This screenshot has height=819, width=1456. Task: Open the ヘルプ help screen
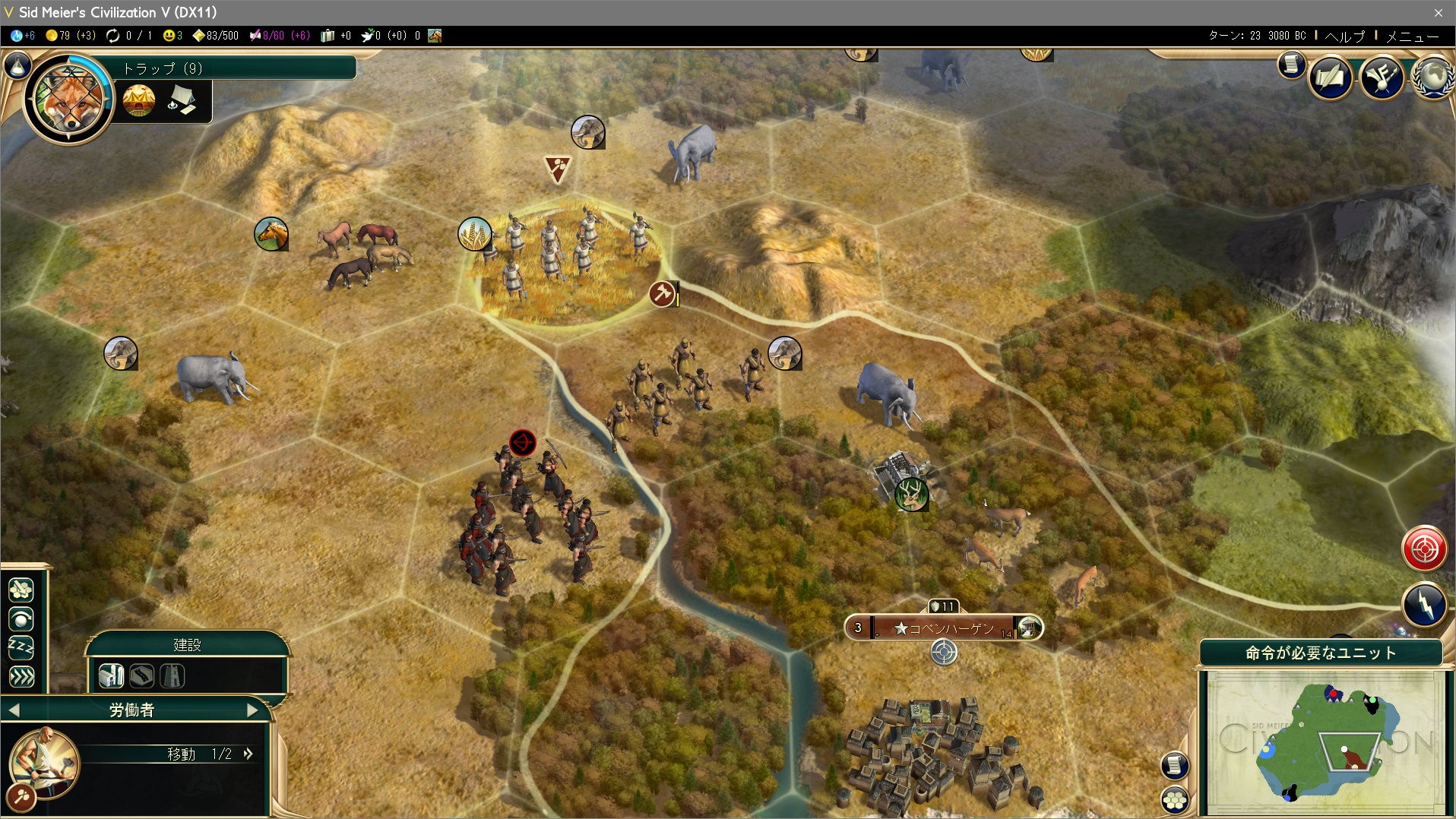point(1345,36)
